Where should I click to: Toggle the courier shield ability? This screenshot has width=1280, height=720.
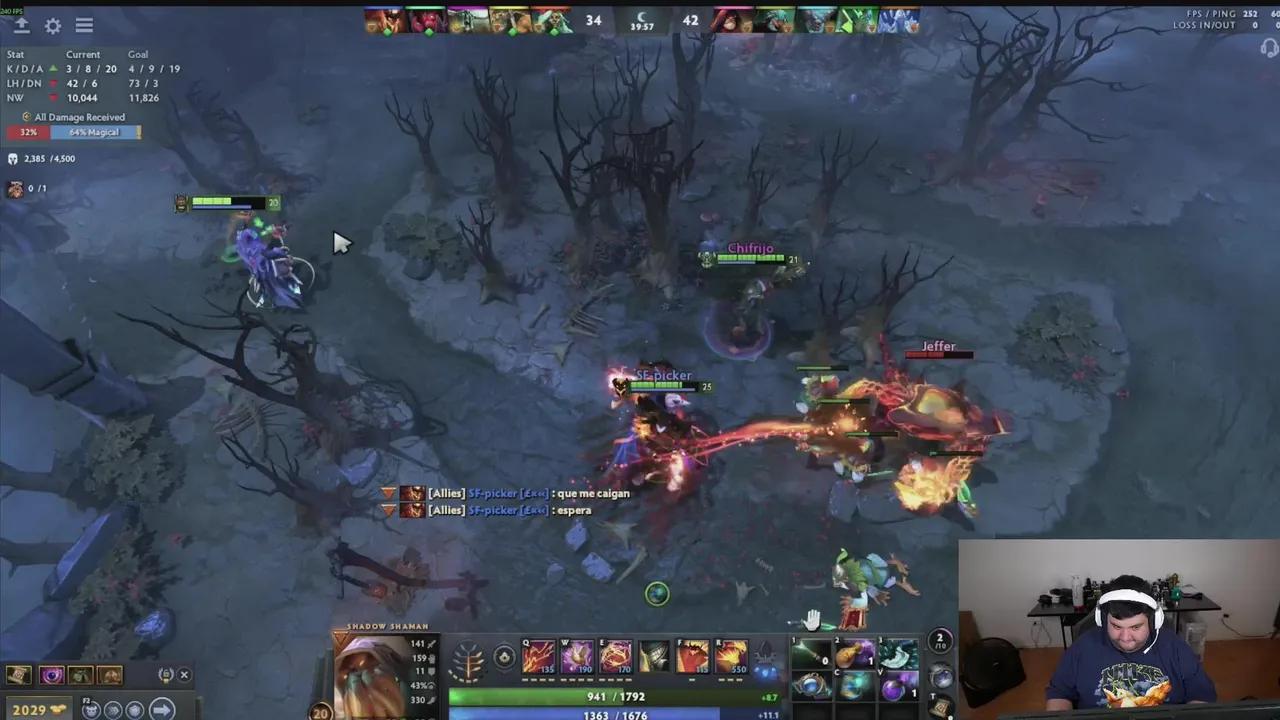pyautogui.click(x=134, y=709)
